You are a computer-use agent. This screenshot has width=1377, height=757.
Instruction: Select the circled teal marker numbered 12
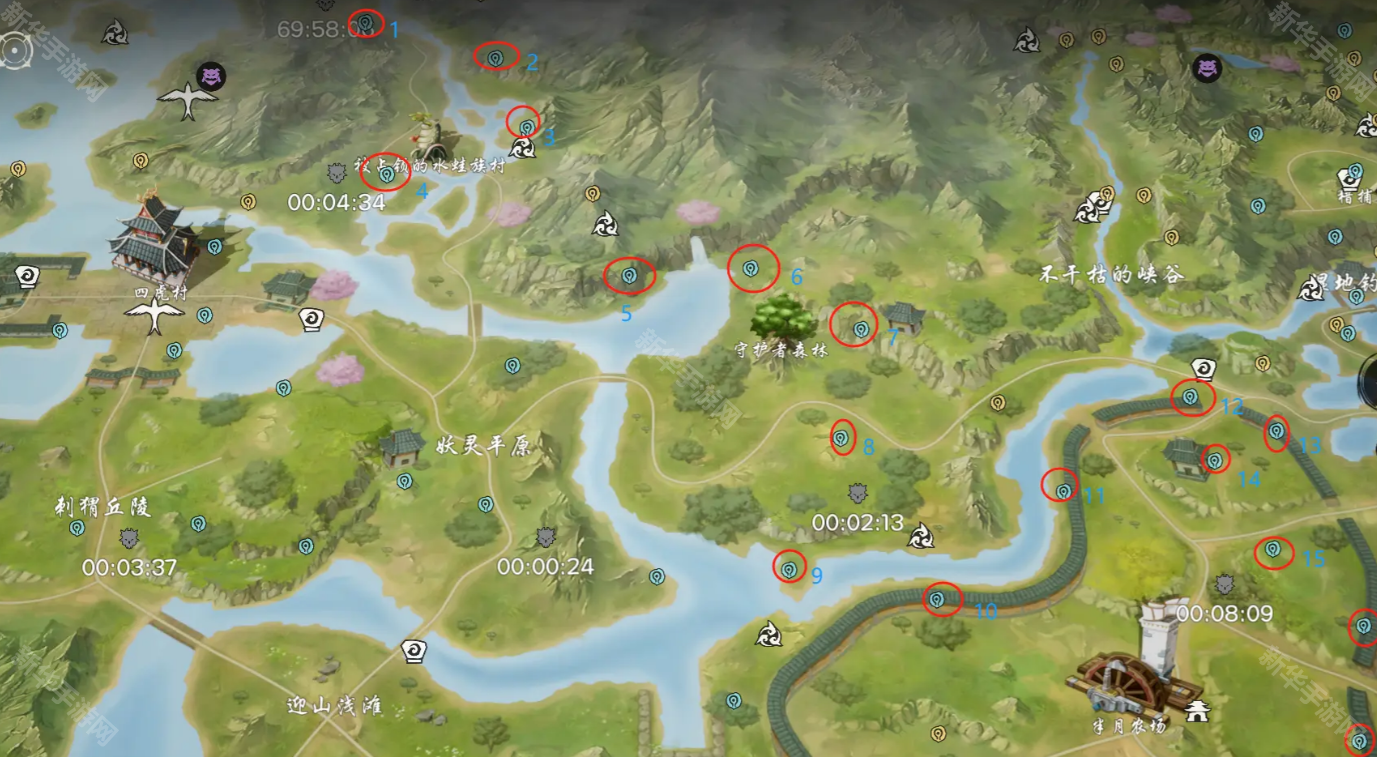click(x=1190, y=397)
